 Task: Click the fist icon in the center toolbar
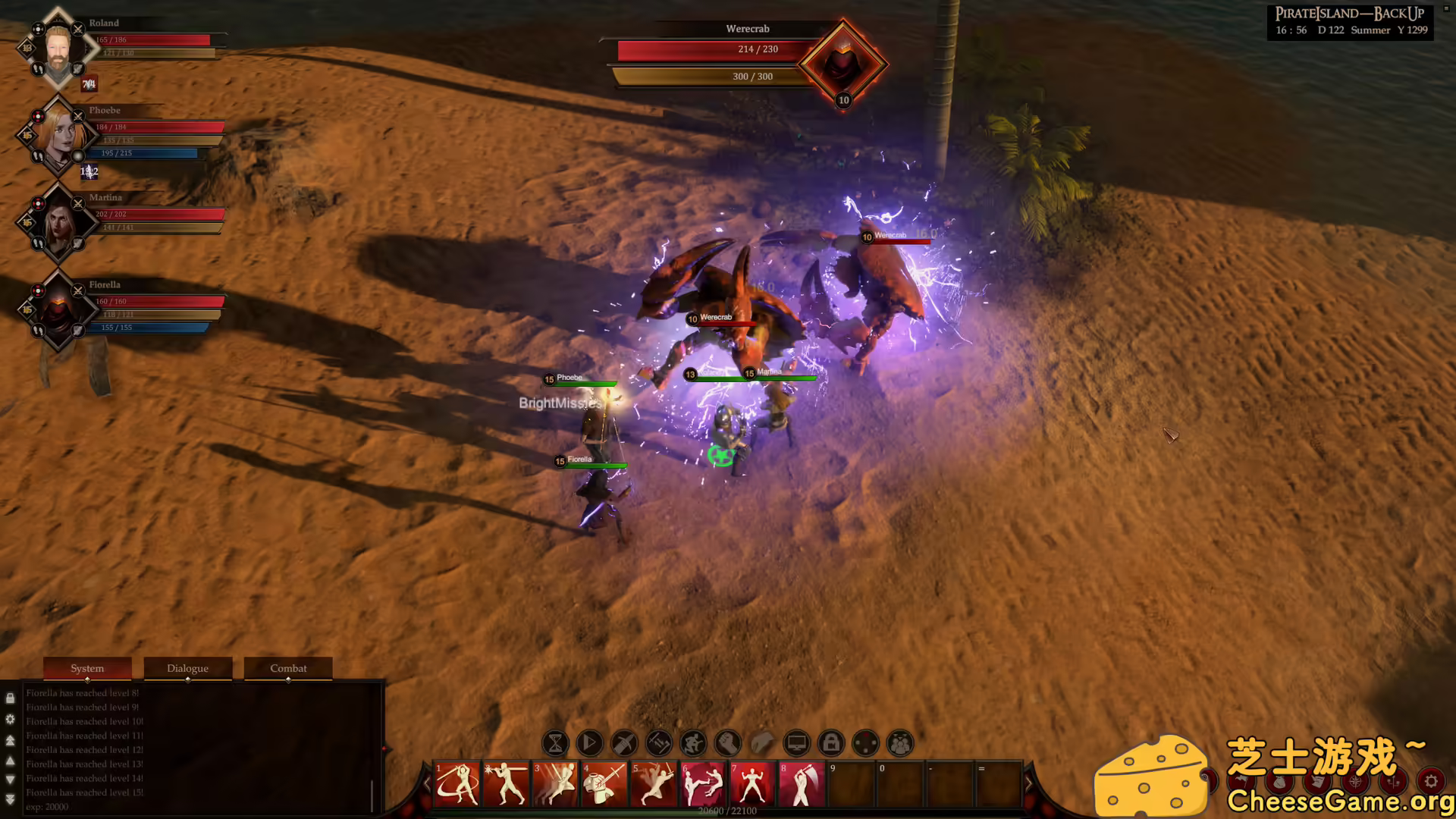pos(729,743)
